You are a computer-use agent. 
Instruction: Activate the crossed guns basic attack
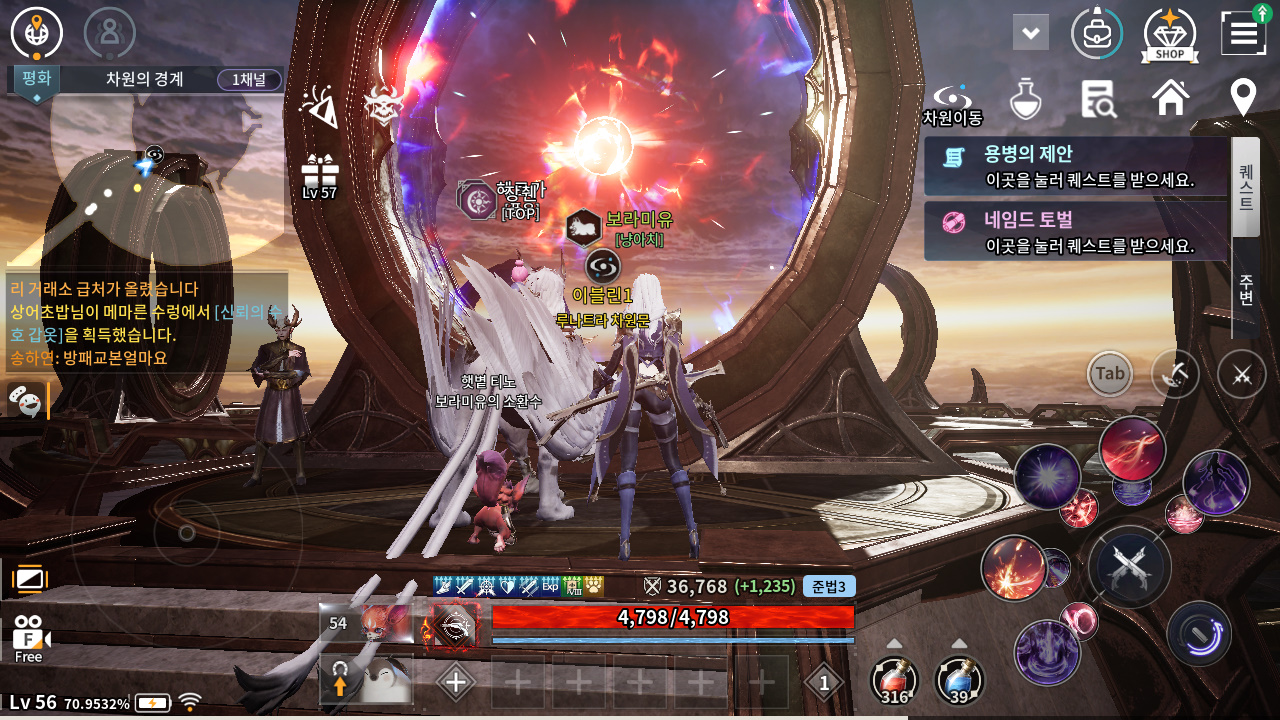coord(1129,567)
